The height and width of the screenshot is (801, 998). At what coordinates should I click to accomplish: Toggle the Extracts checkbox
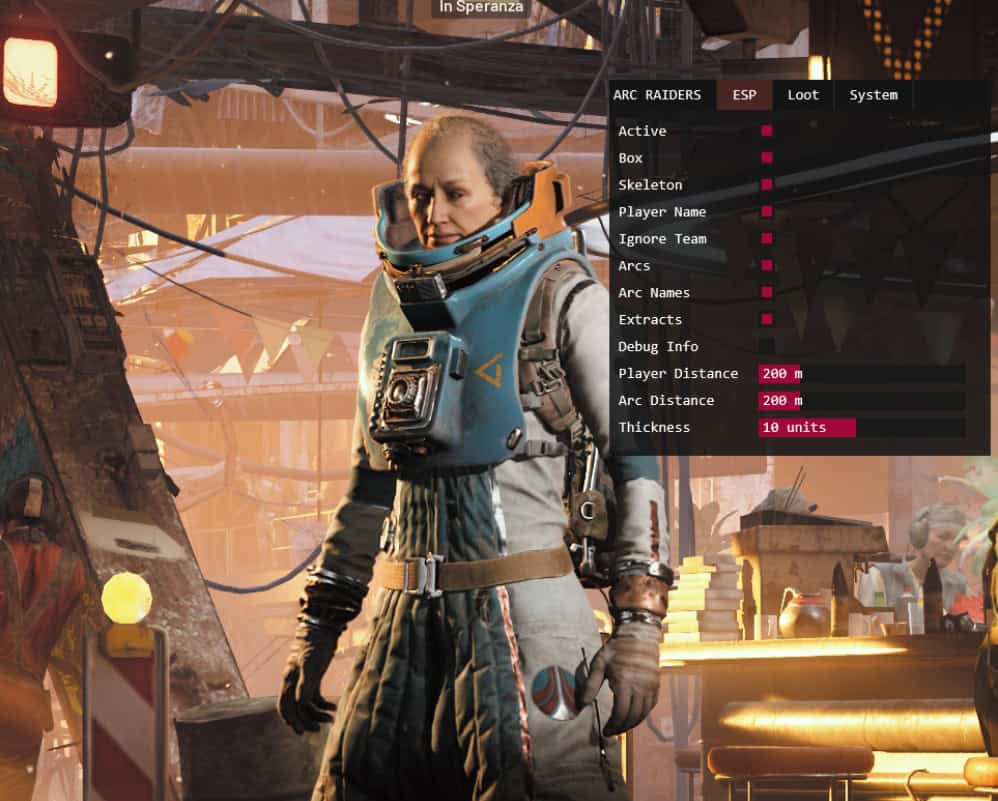coord(767,320)
